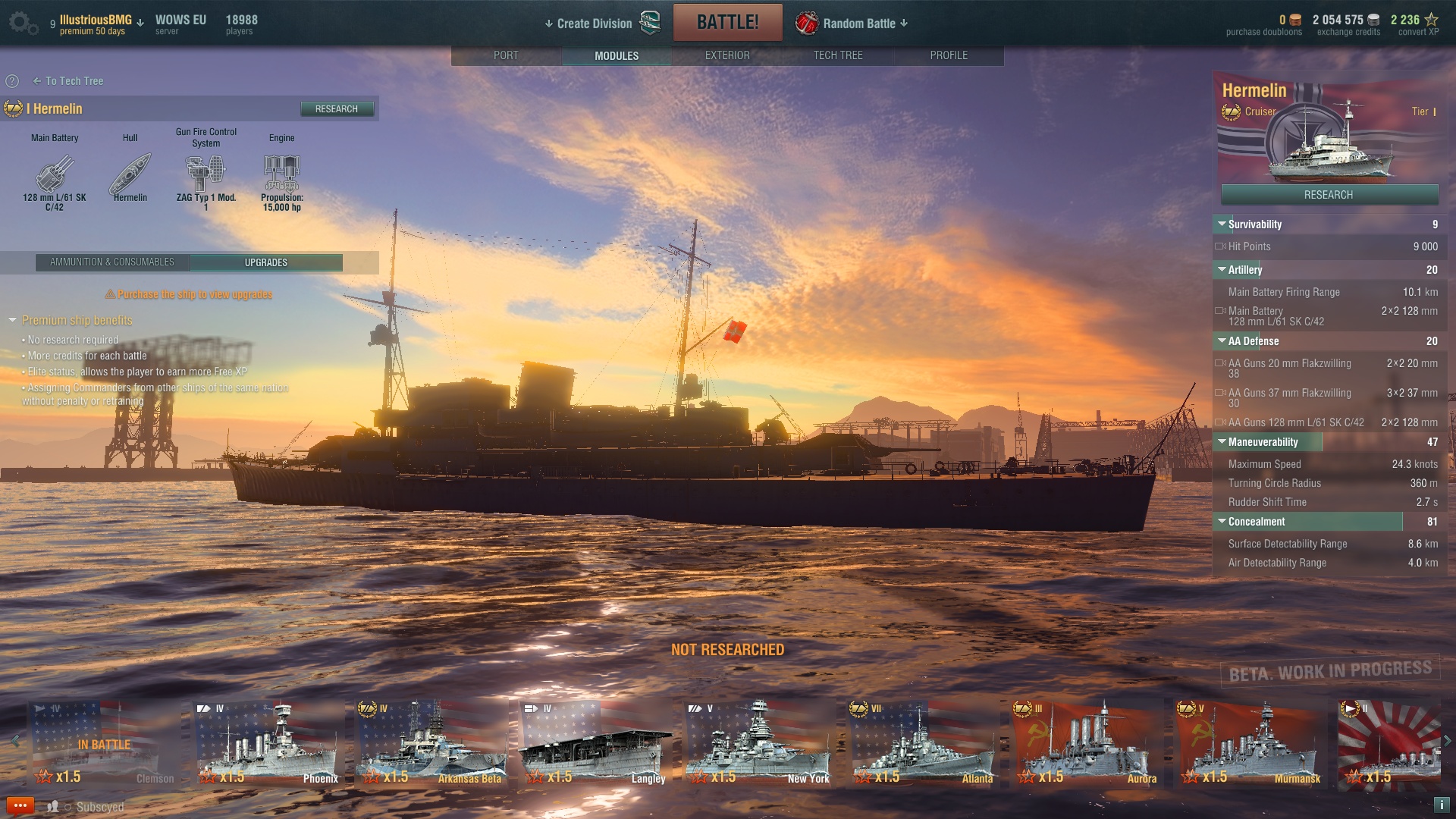Screen dimensions: 1456x819
Task: Open the settings gear menu
Action: coord(20,22)
